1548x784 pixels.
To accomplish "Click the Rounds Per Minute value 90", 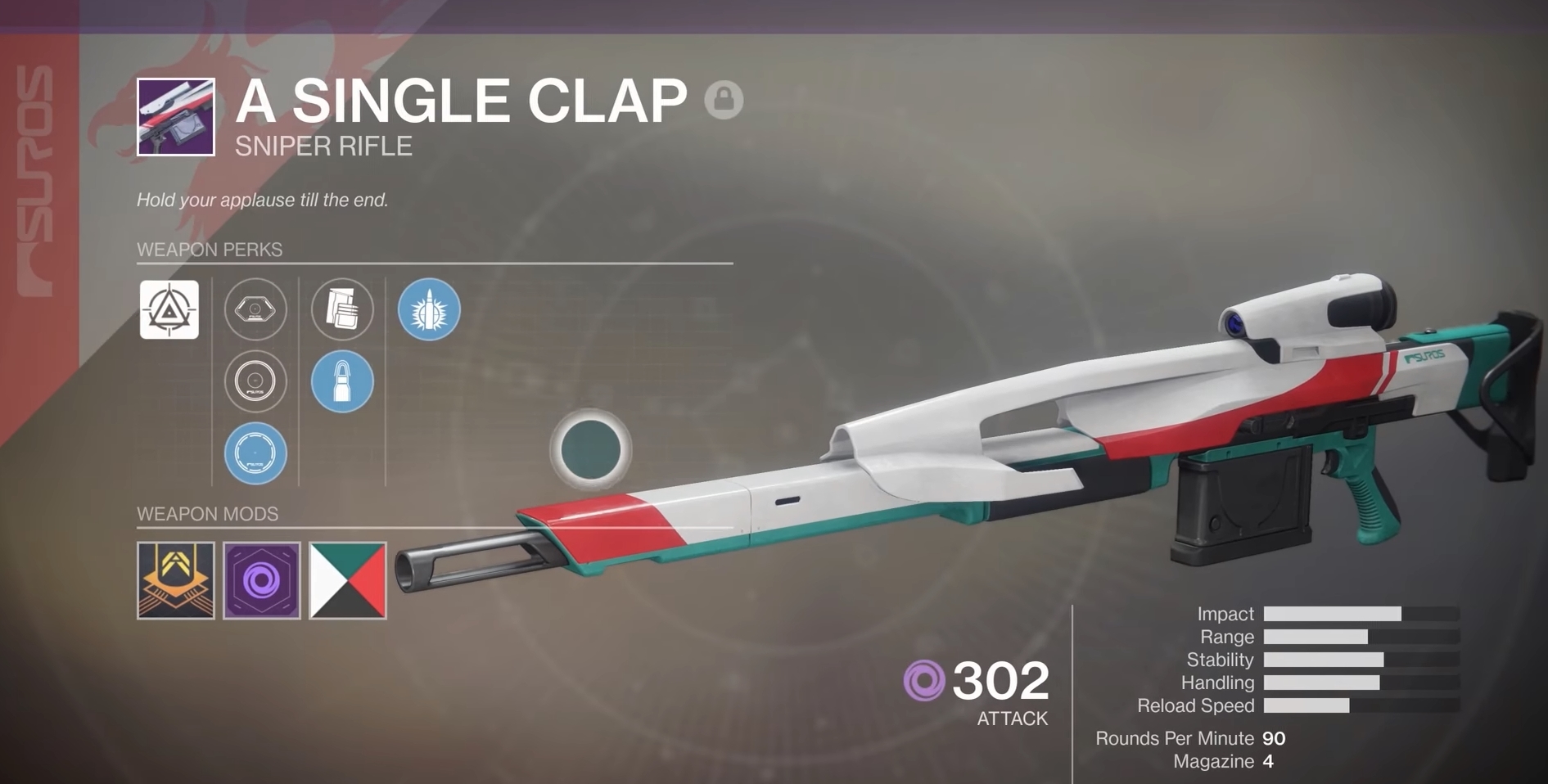I will click(1275, 738).
